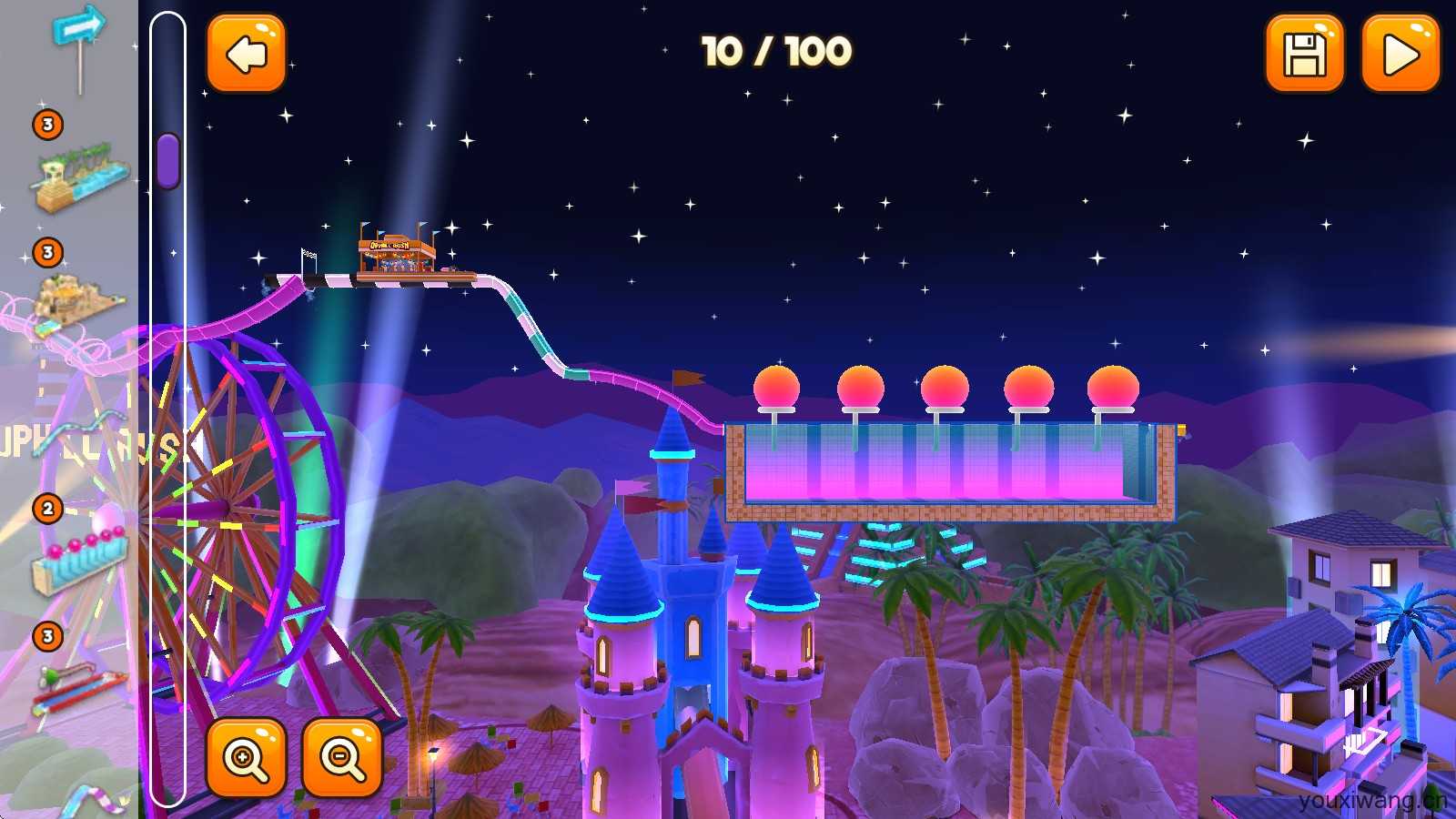Viewport: 1456px width, 819px height.
Task: Click the purple scrollbar thumb of the piece list
Action: point(167,161)
